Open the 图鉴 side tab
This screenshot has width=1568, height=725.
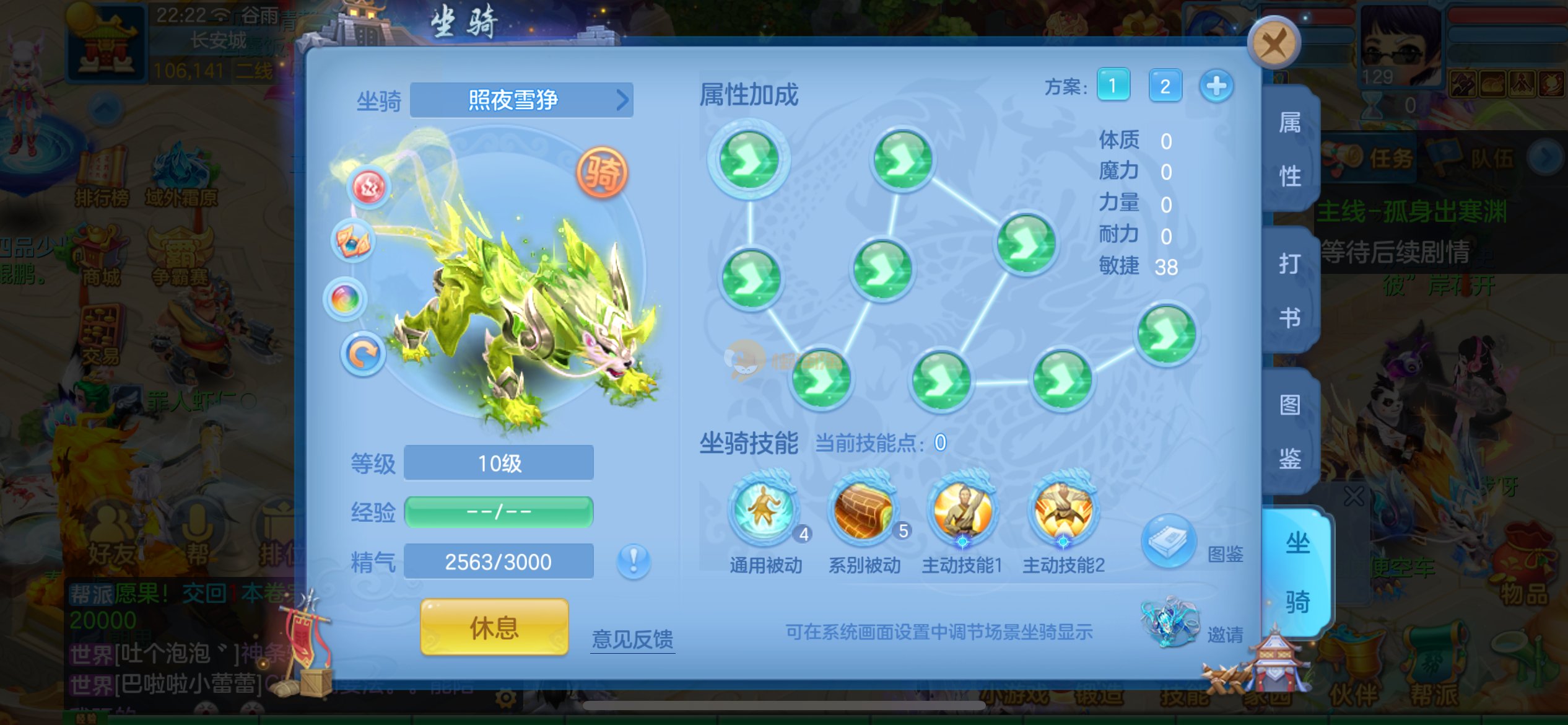1290,432
